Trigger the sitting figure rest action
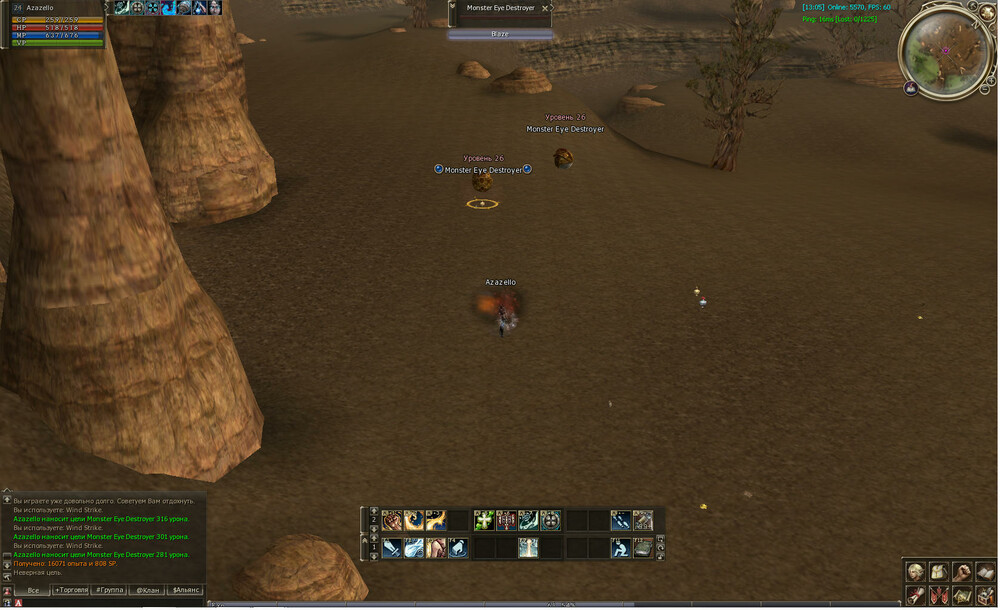This screenshot has width=1000, height=610. click(x=620, y=547)
